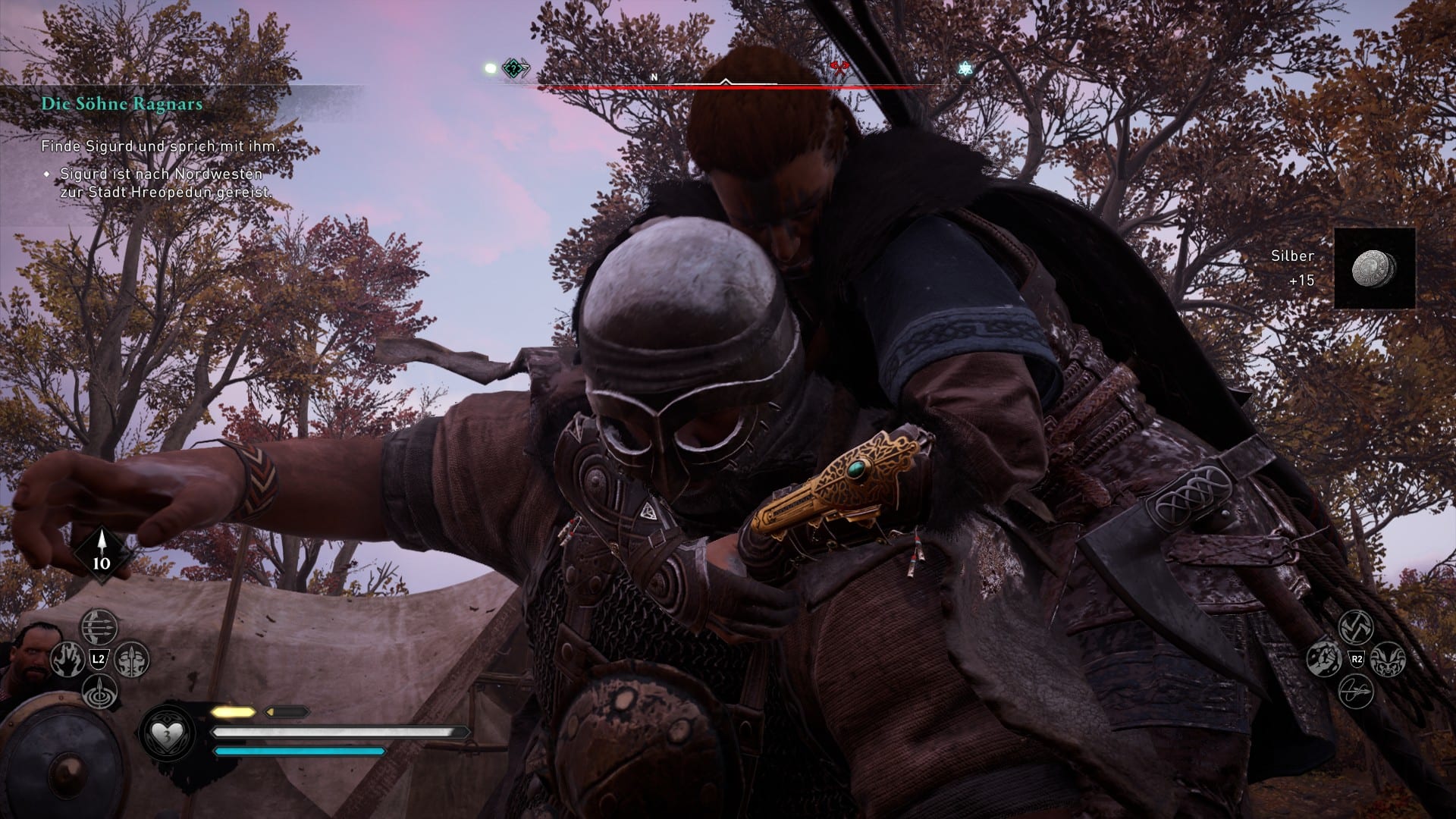1456x819 pixels.
Task: Click the heart ration icon
Action: tap(165, 735)
